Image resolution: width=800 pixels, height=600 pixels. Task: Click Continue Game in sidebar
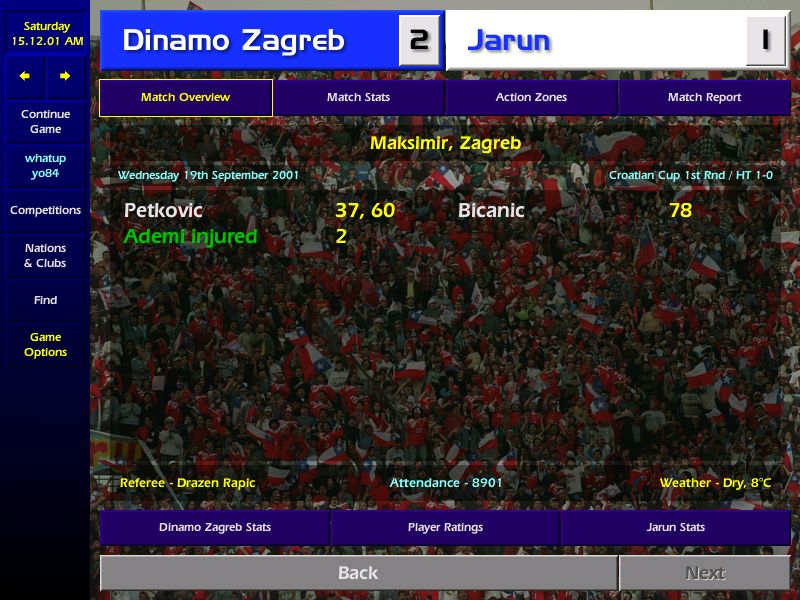coord(45,122)
